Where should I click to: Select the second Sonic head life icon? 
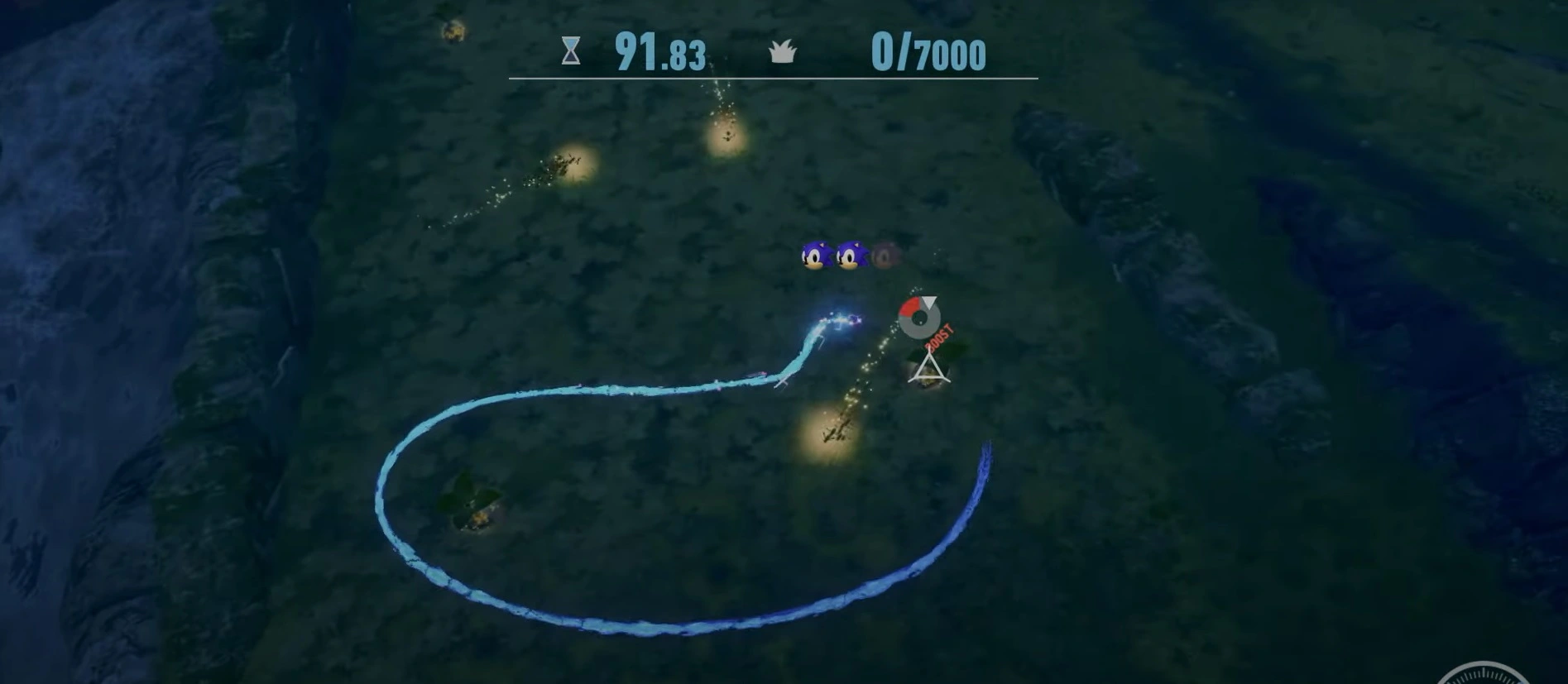(850, 255)
